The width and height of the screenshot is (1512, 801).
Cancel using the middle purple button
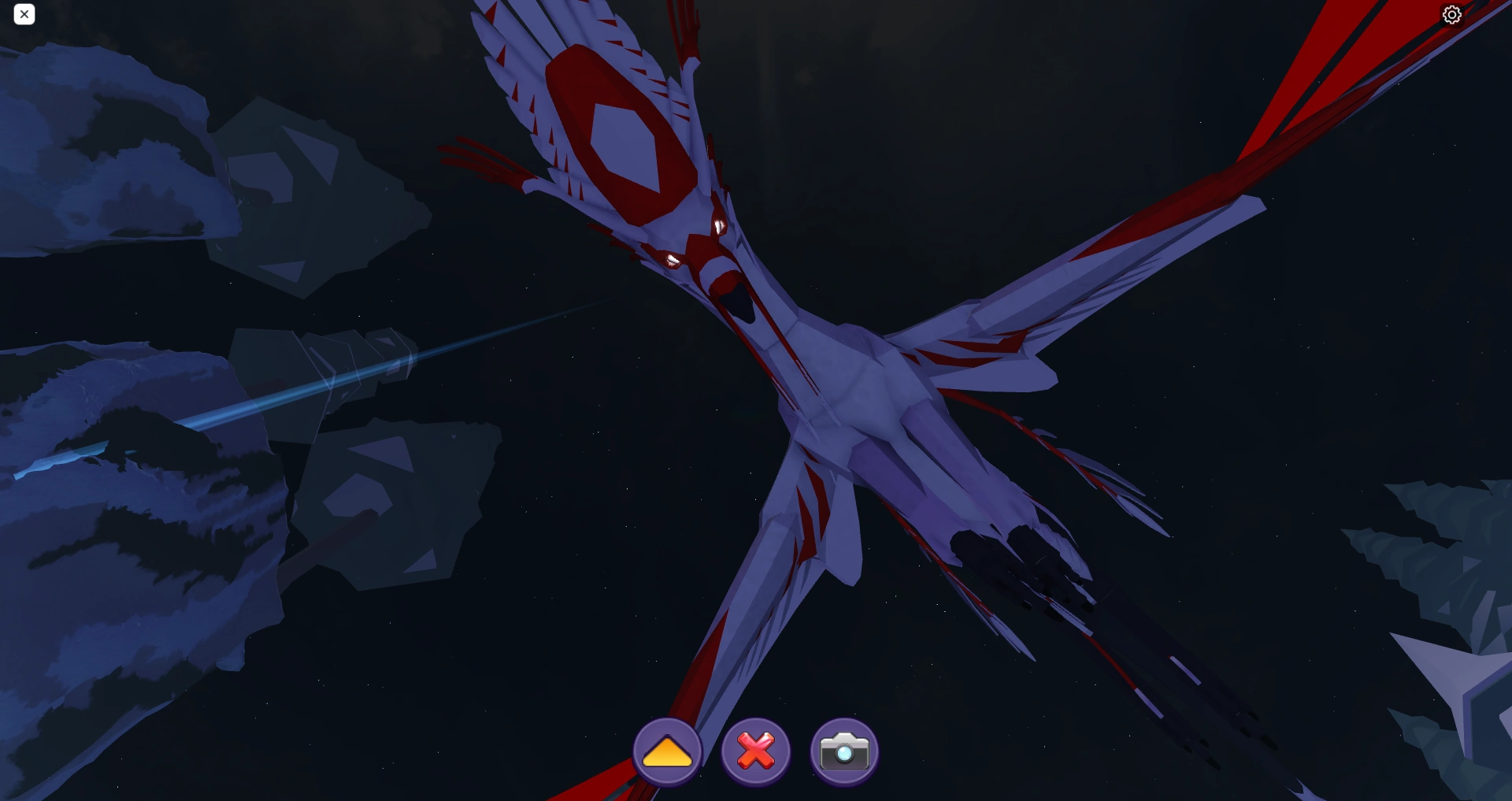click(x=755, y=751)
